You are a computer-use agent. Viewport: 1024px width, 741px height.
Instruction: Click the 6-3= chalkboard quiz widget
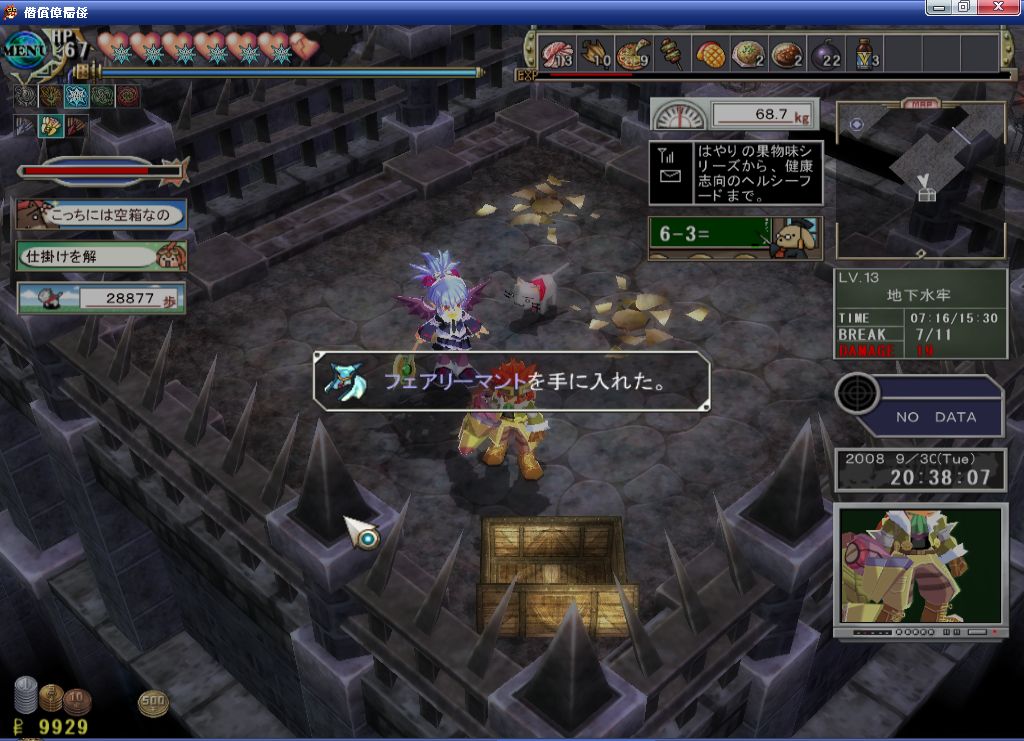(x=735, y=238)
